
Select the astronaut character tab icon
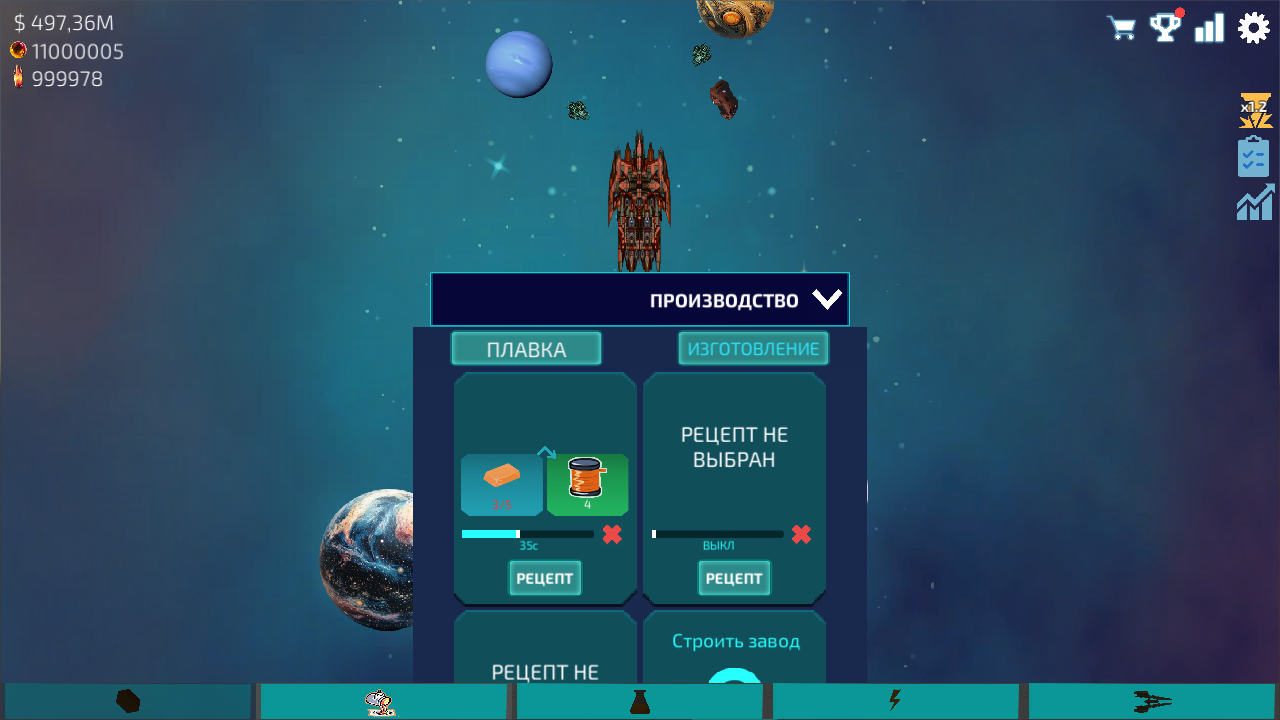(x=383, y=700)
